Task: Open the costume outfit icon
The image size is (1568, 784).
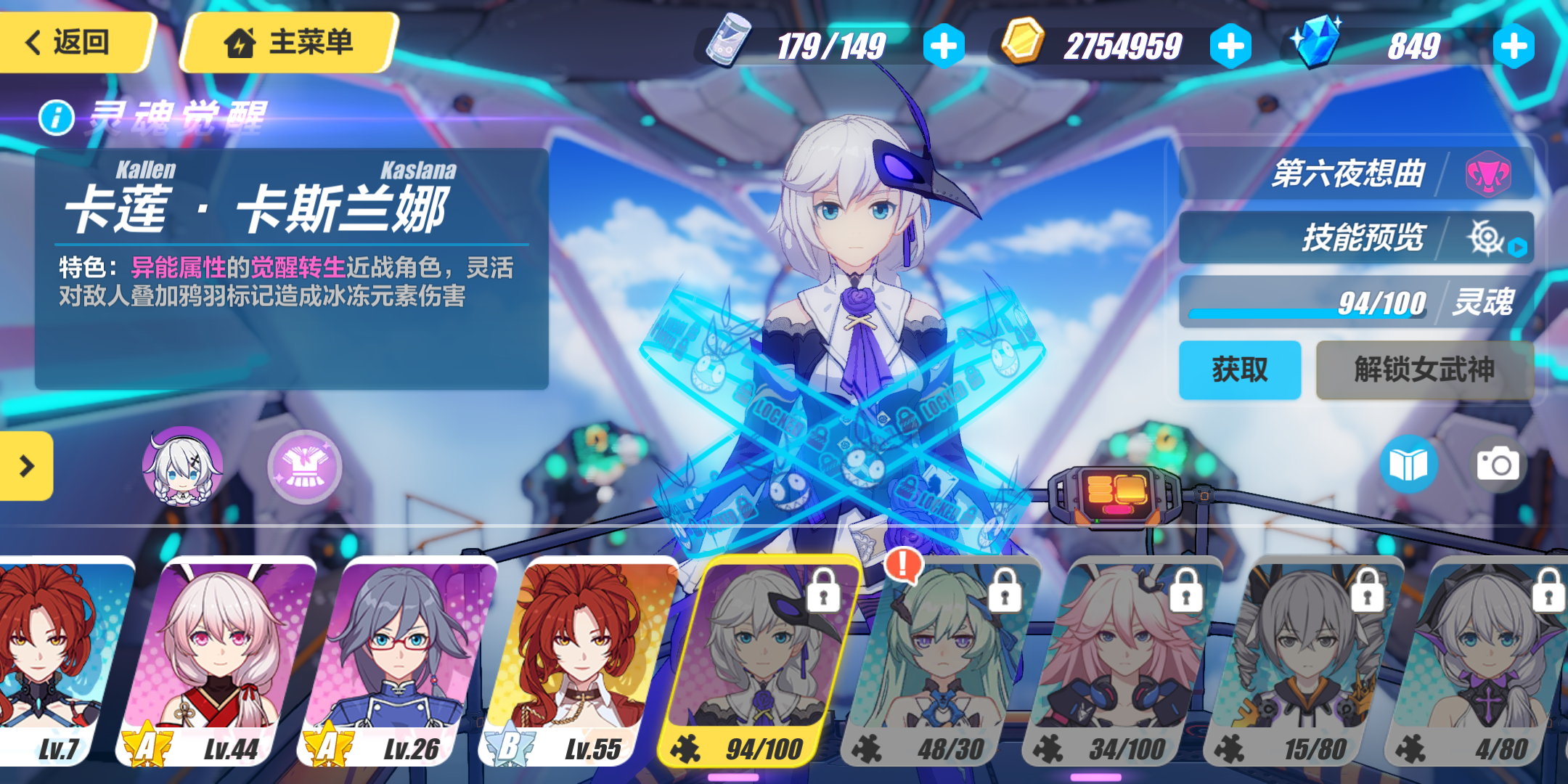Action: (308, 468)
